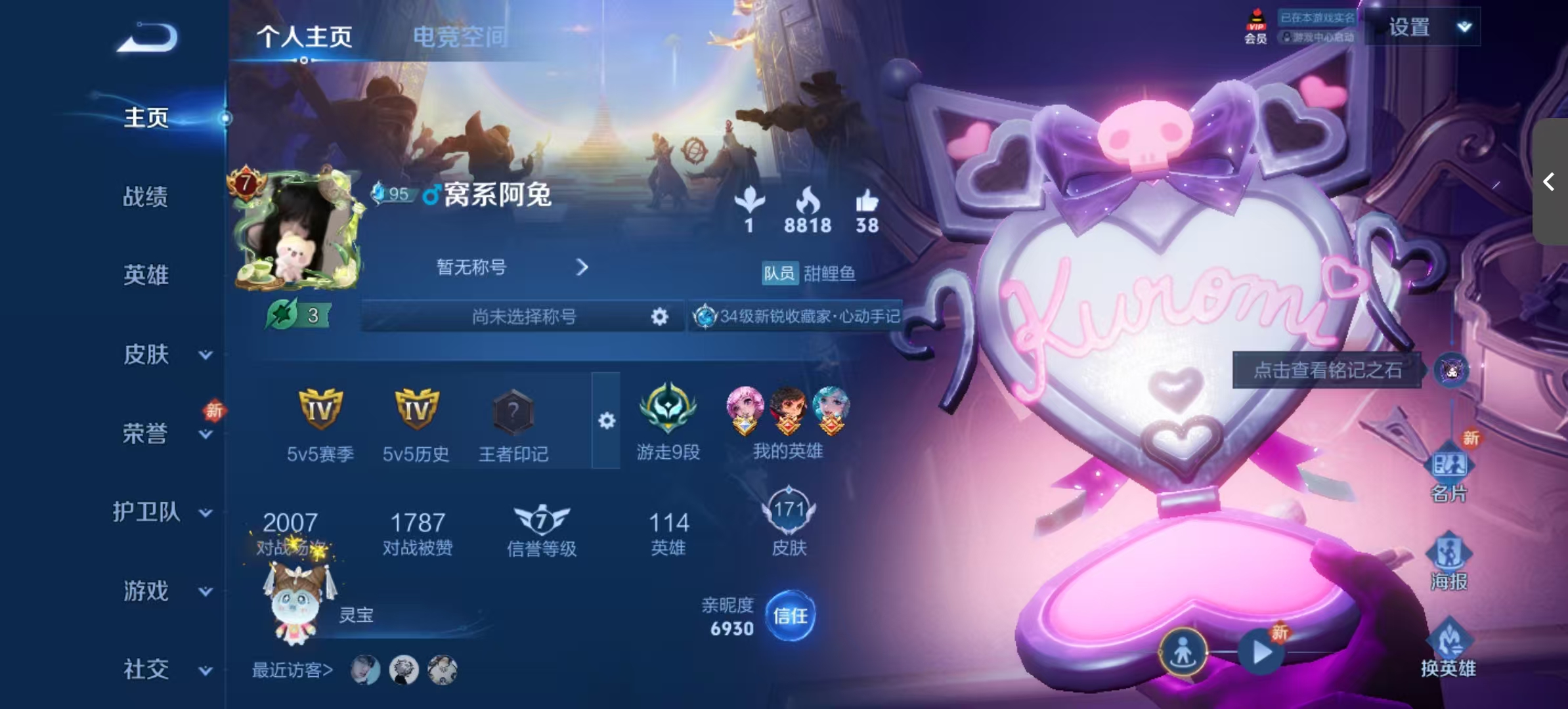Click the flame popularity icon
This screenshot has height=709, width=1568.
click(x=809, y=204)
